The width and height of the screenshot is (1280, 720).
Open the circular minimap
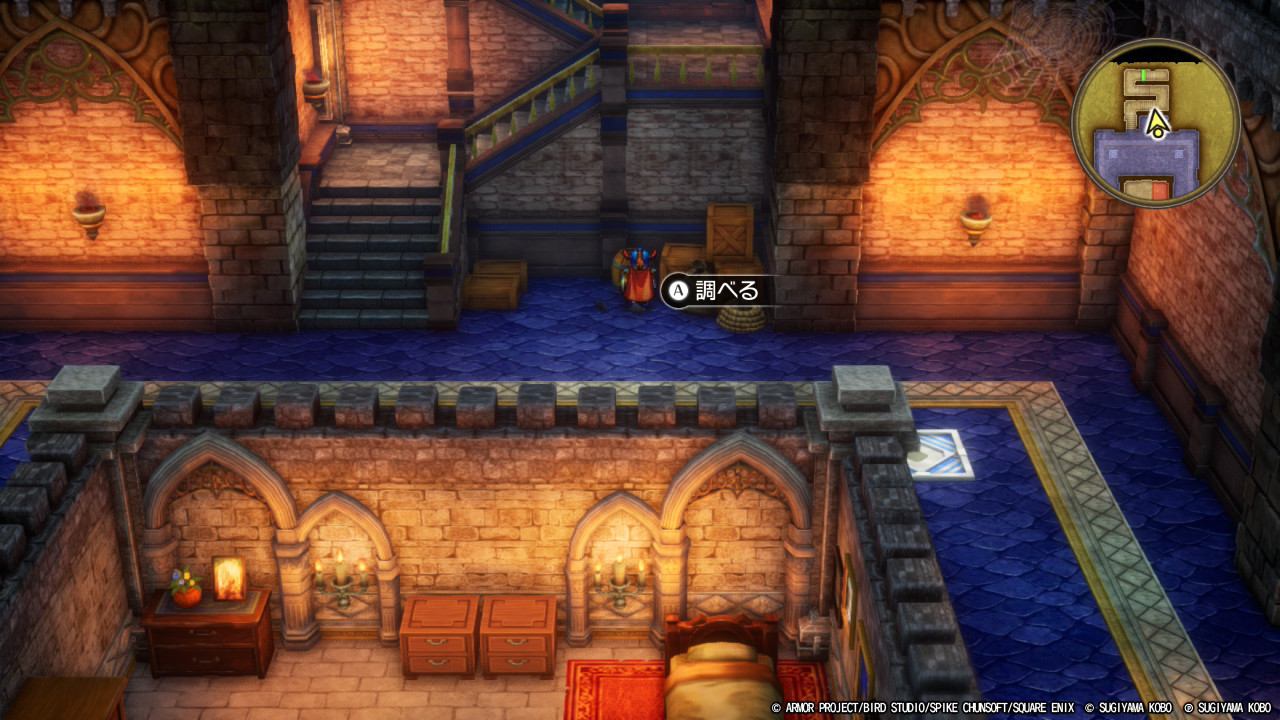coord(1156,124)
